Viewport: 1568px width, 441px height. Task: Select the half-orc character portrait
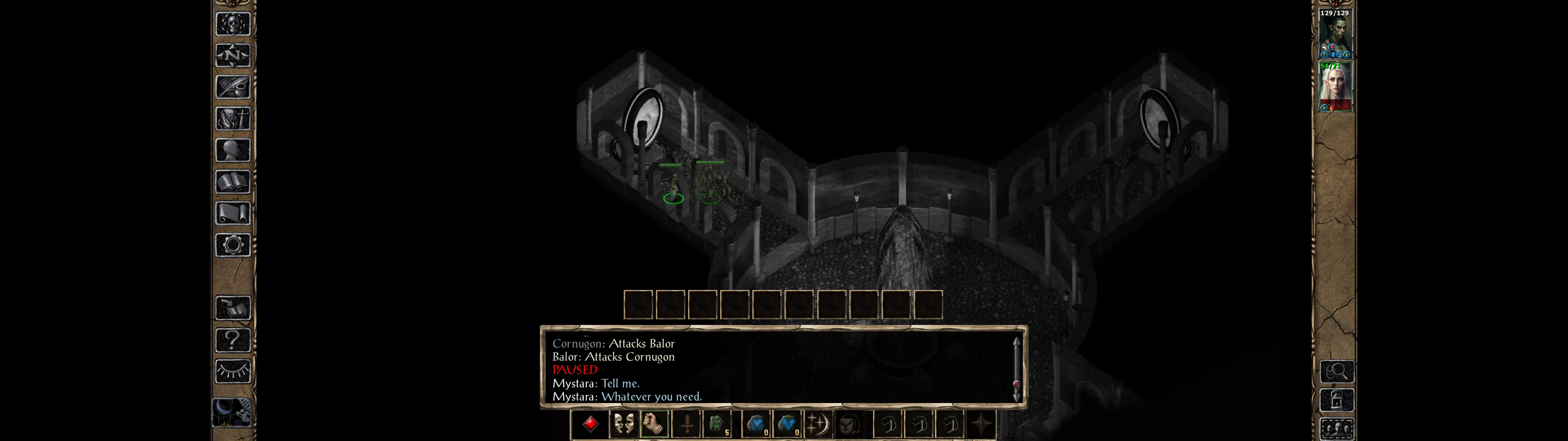[x=1335, y=33]
